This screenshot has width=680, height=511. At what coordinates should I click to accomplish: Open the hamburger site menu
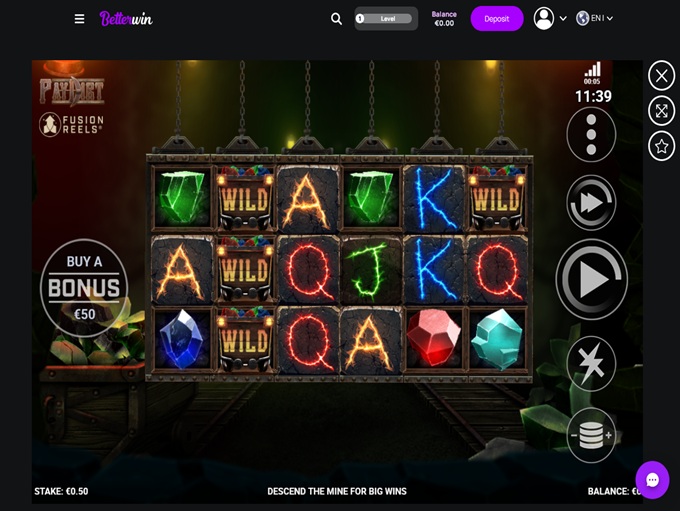click(x=80, y=19)
